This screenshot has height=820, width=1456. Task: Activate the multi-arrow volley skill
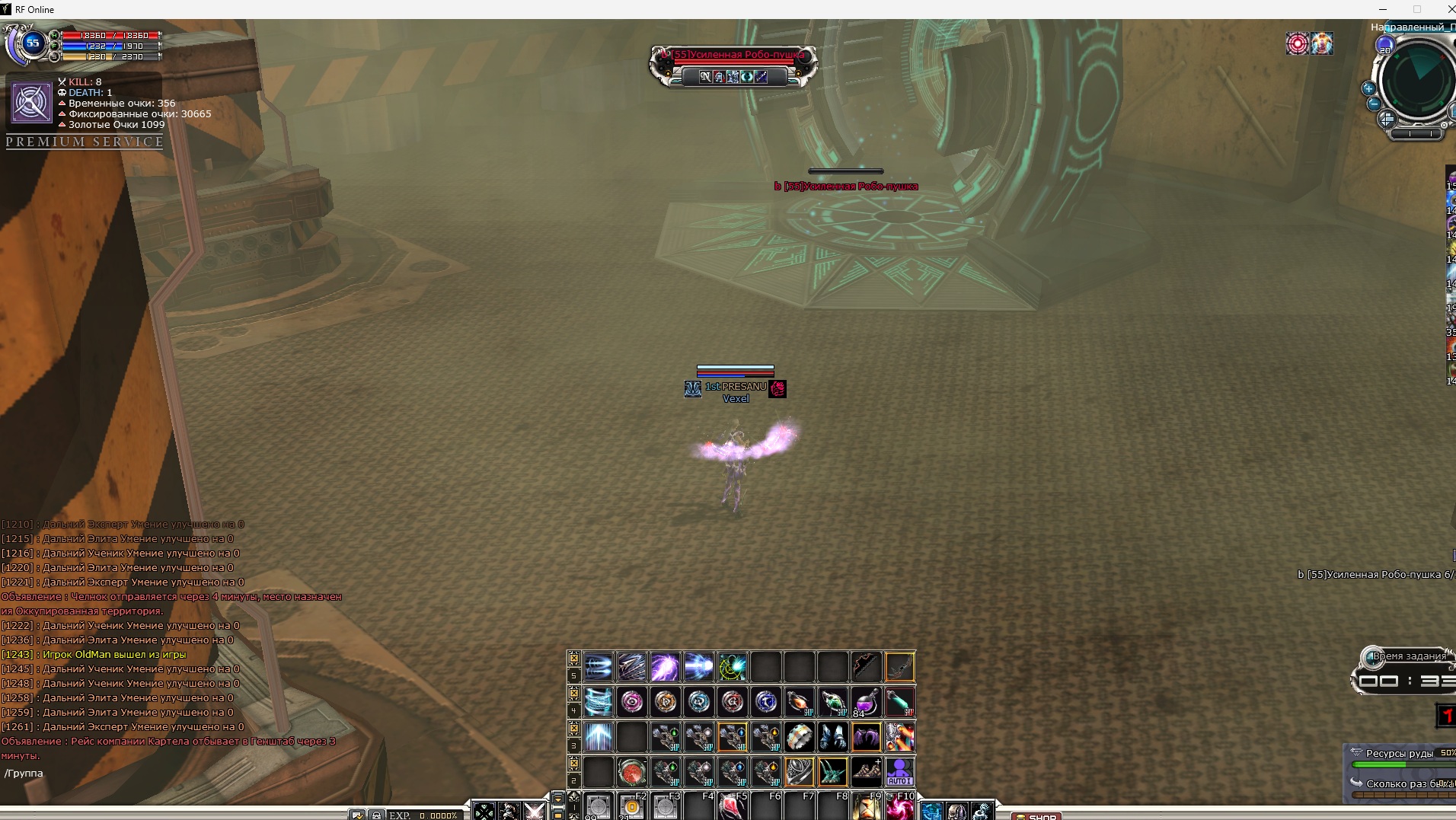click(631, 667)
